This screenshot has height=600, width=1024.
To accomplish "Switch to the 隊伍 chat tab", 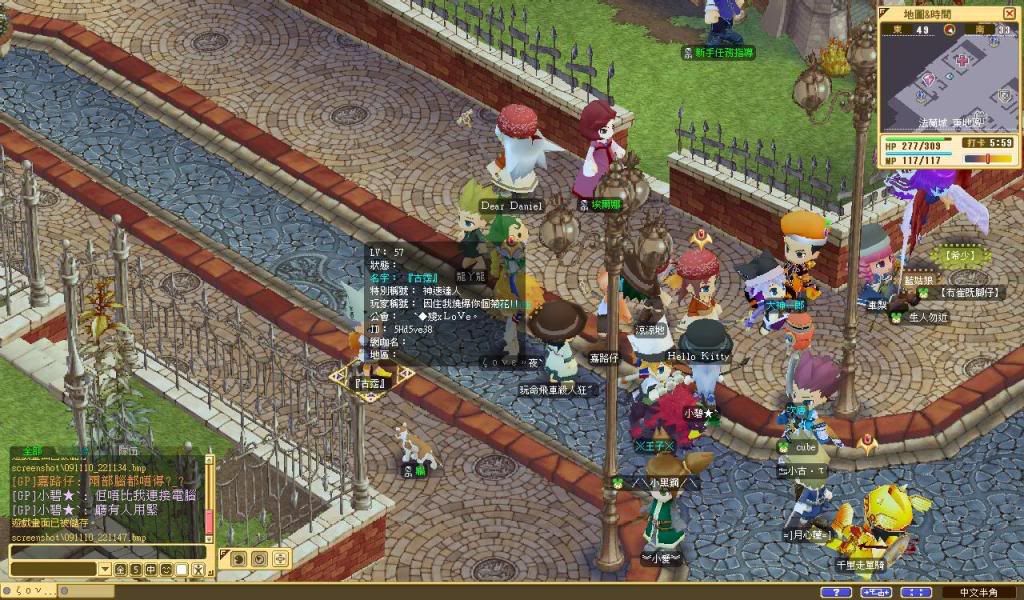I will [127, 452].
